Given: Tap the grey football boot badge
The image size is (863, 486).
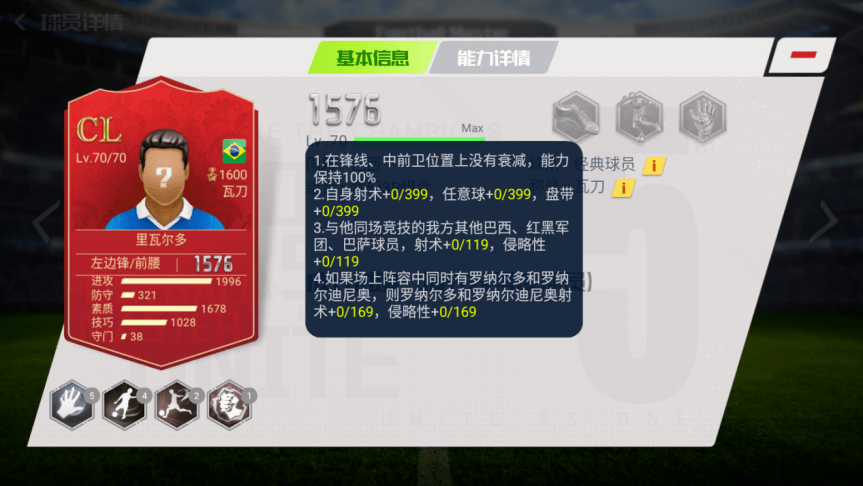Looking at the screenshot, I should (x=577, y=118).
